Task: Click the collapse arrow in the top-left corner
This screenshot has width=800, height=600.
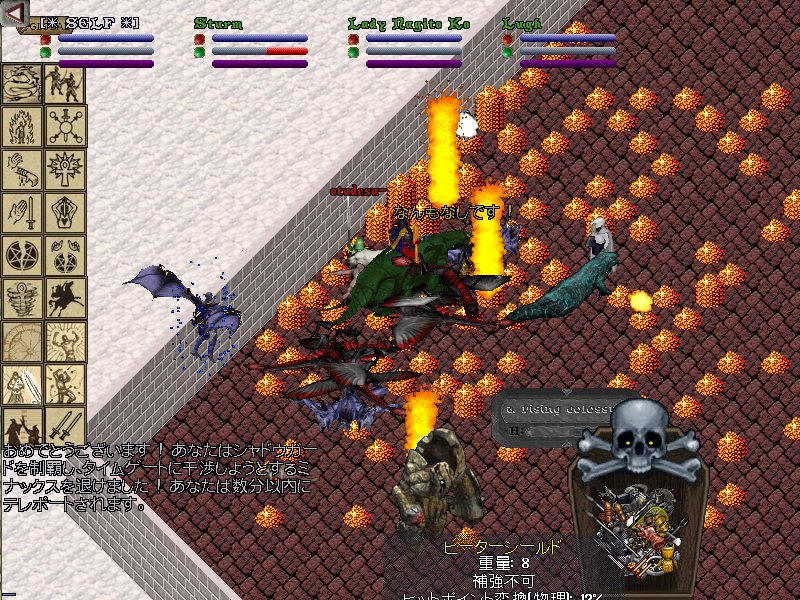Action: (x=14, y=16)
